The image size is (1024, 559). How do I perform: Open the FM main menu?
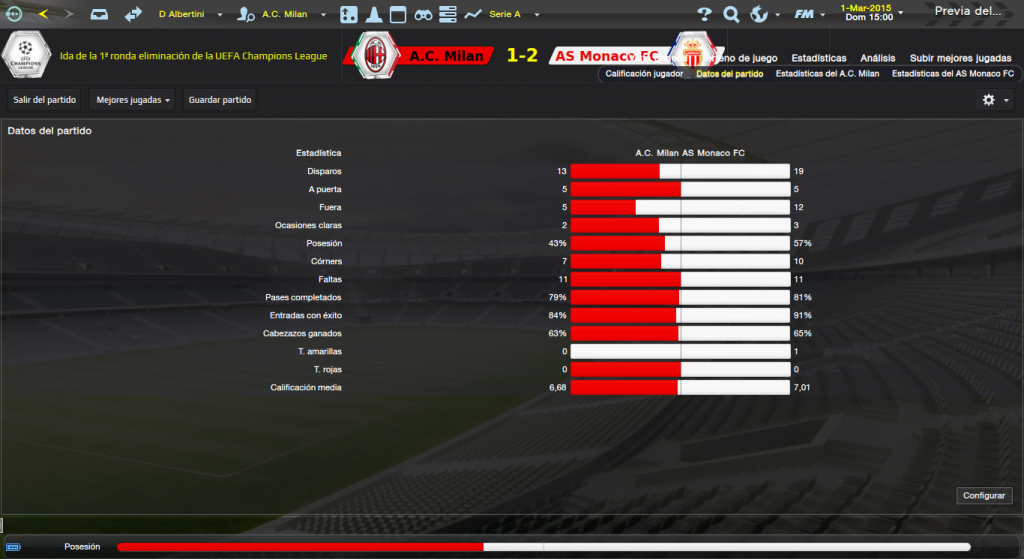(x=808, y=14)
